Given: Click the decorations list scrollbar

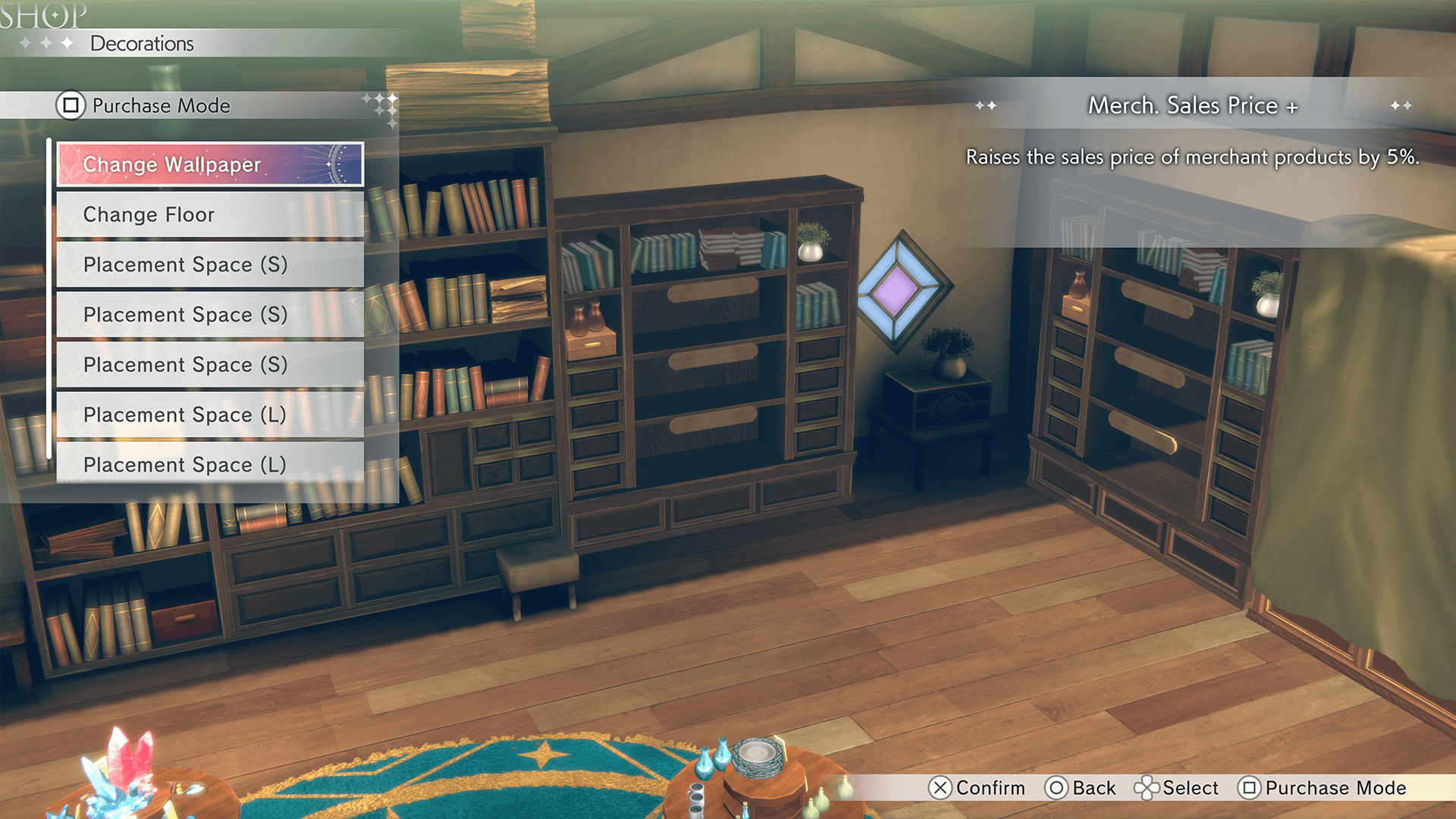Looking at the screenshot, I should [49, 300].
